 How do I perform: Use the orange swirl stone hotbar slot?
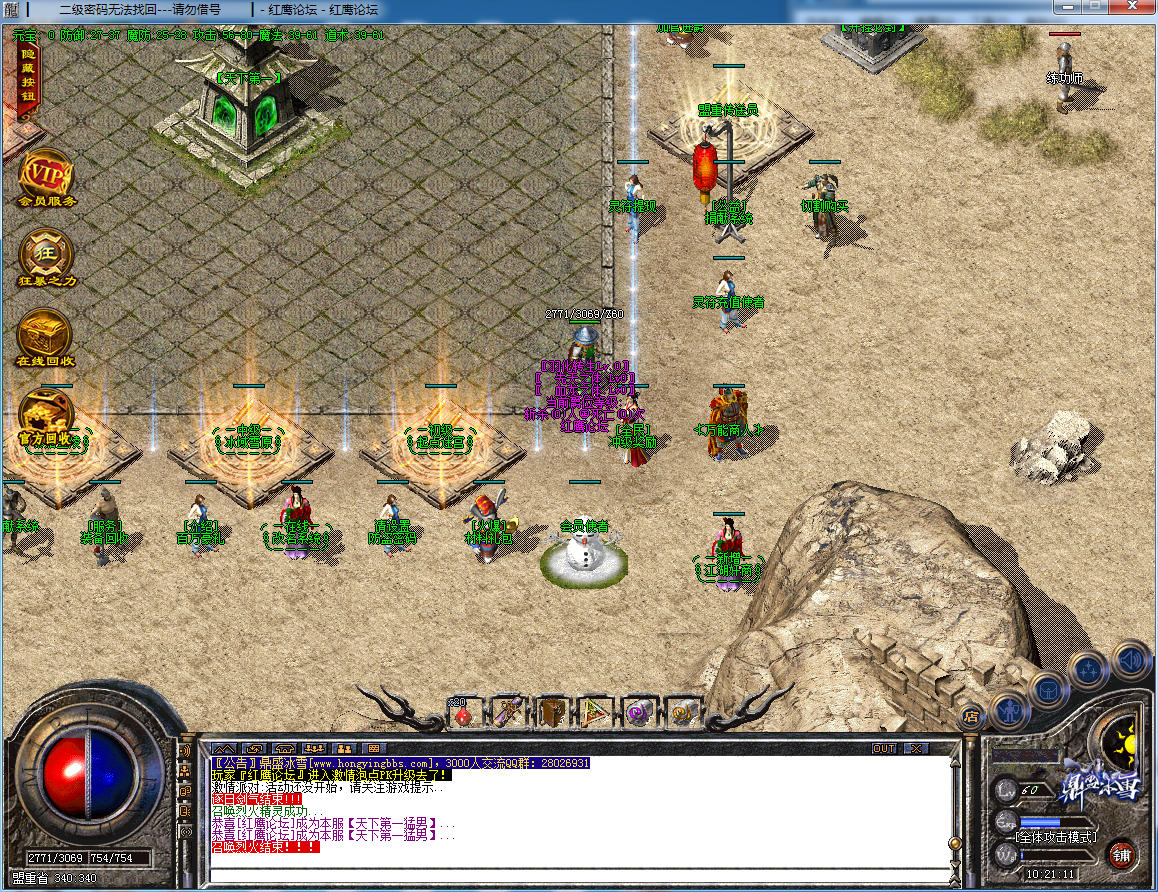coord(683,712)
